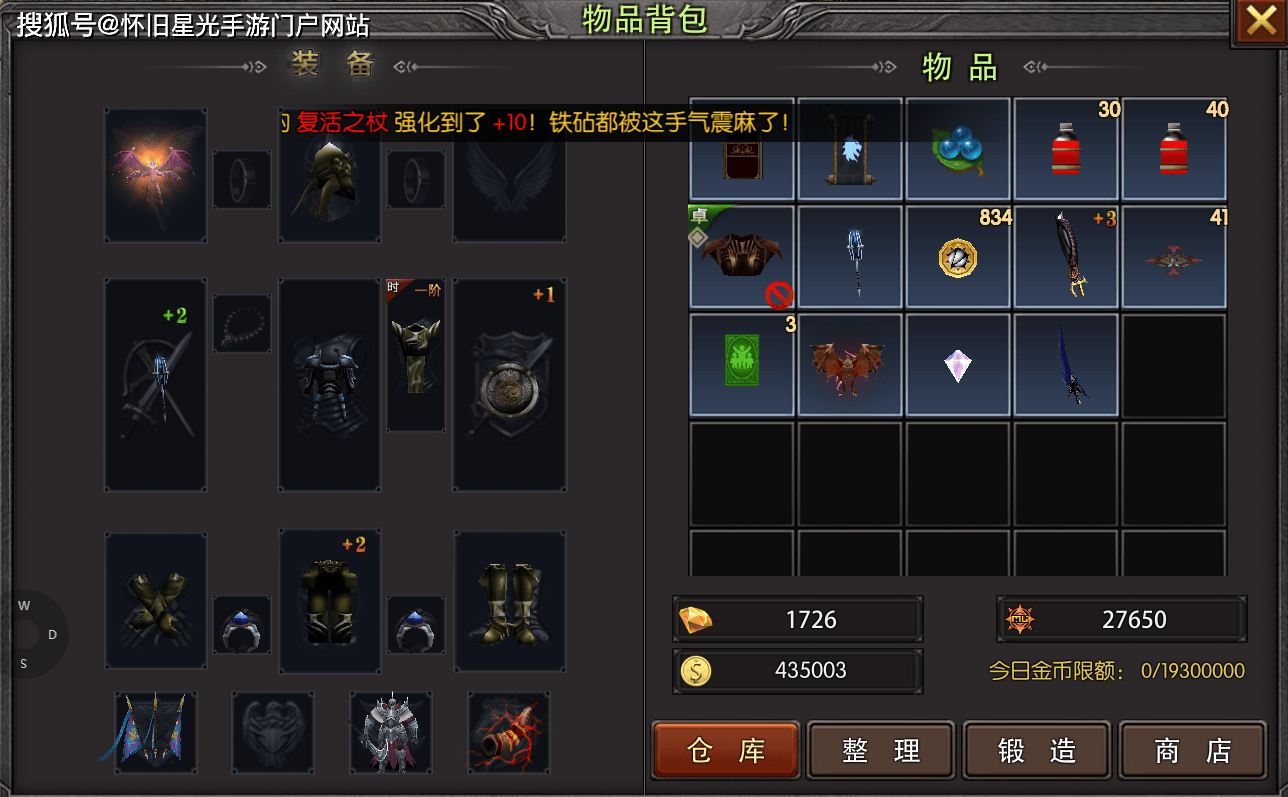
Task: Open the gold badge token stacked at 834
Action: (x=958, y=256)
